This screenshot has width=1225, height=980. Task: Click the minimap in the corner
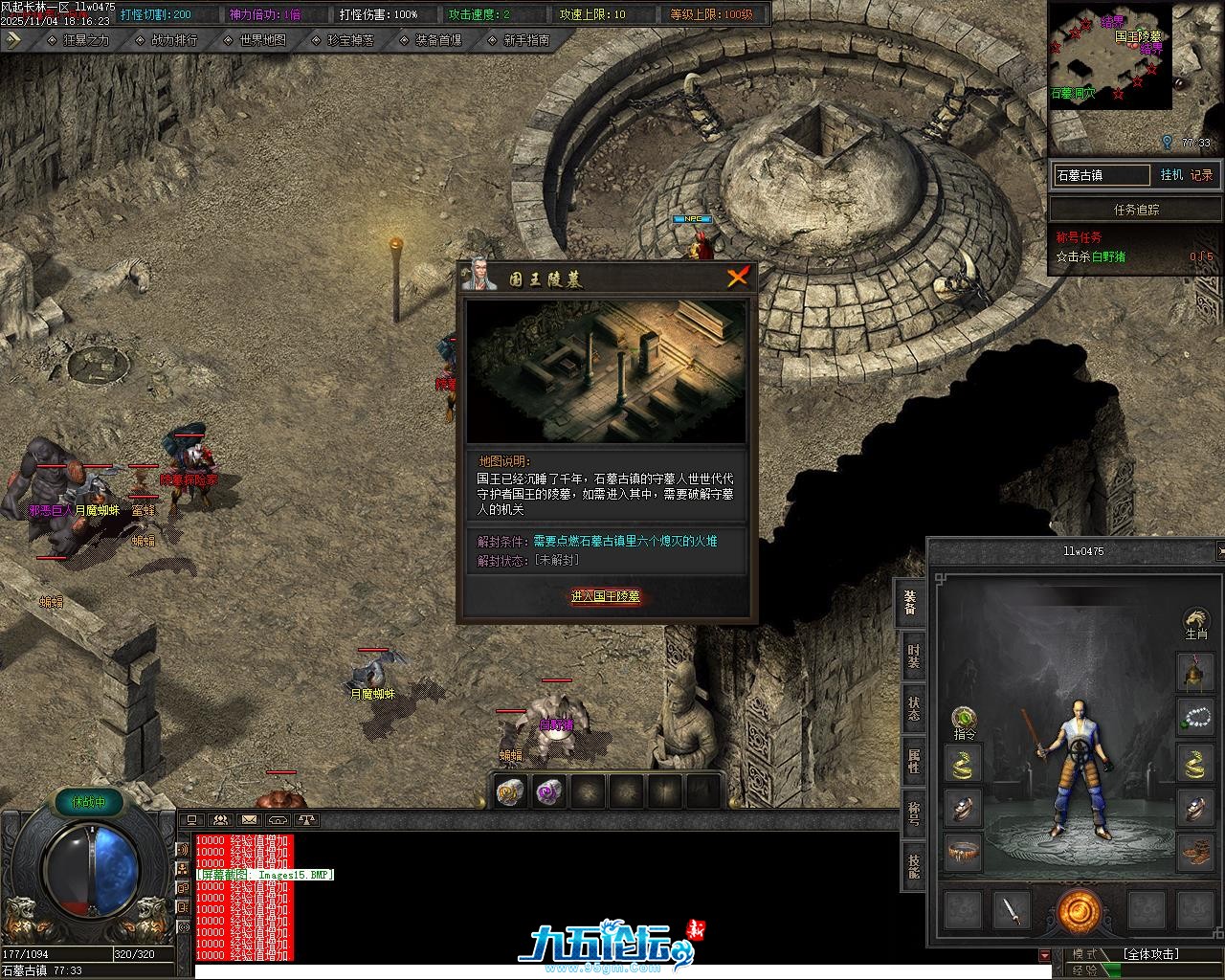(x=1110, y=57)
